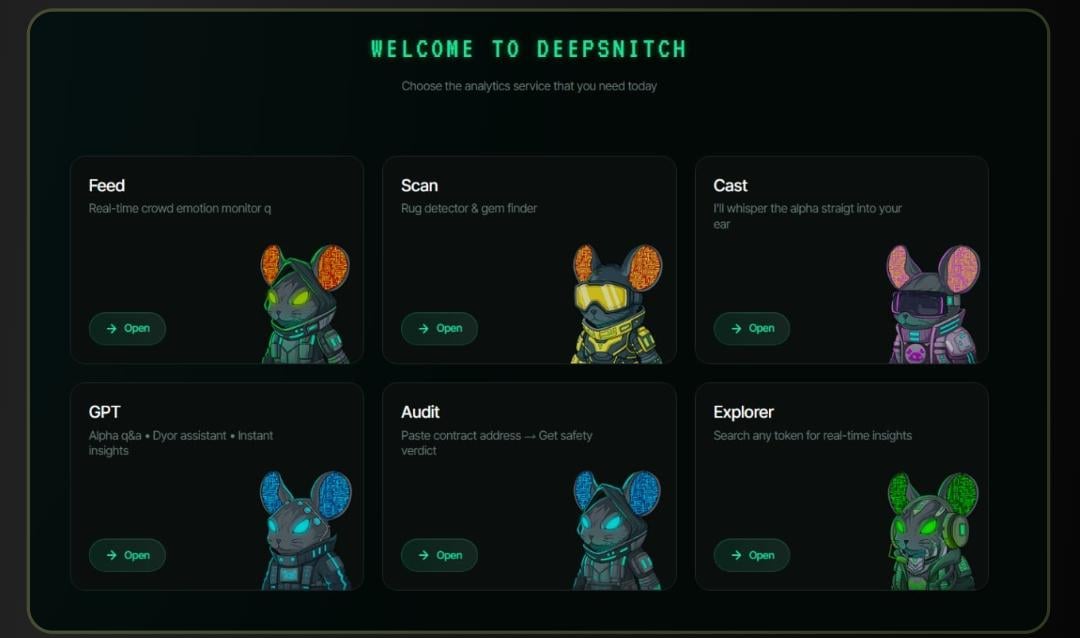1080x638 pixels.
Task: Choose the Scan rug detector card title
Action: point(419,185)
